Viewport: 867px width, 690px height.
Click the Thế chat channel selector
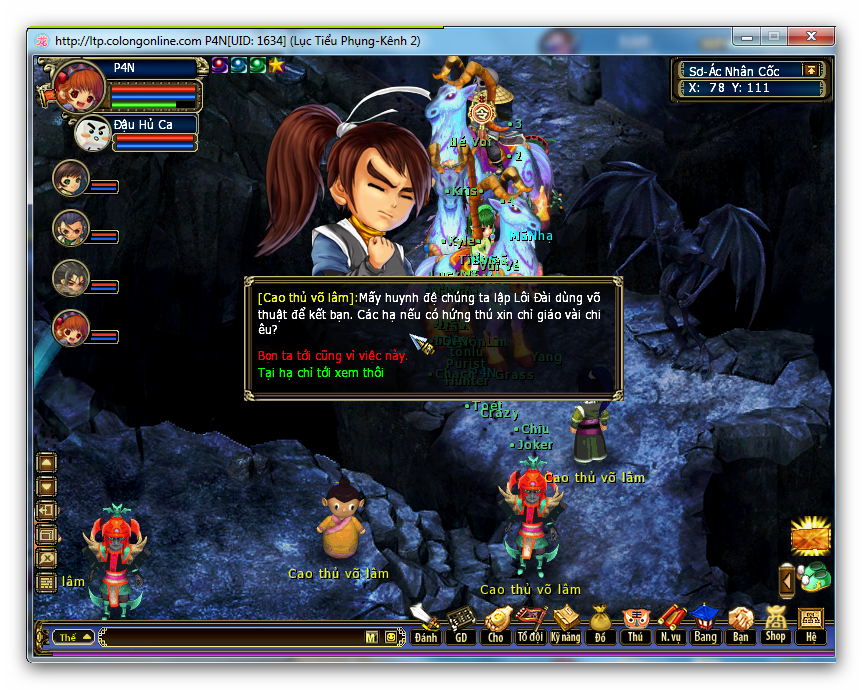pyautogui.click(x=75, y=637)
